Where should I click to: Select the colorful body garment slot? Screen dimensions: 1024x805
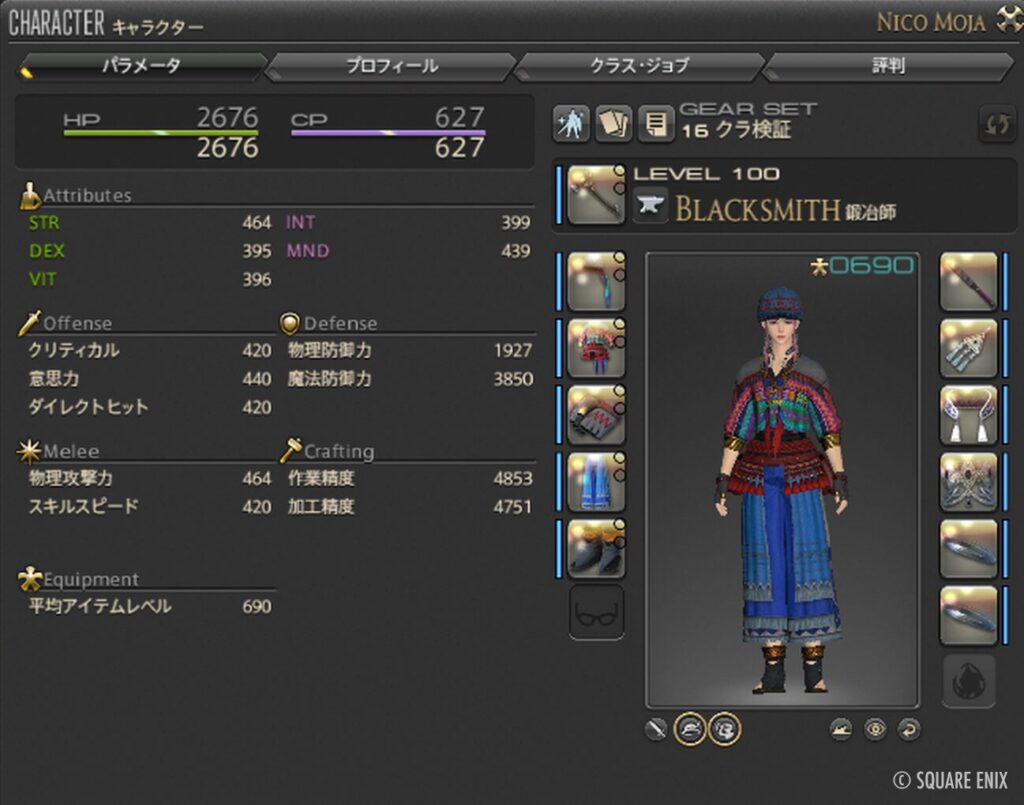pos(596,349)
